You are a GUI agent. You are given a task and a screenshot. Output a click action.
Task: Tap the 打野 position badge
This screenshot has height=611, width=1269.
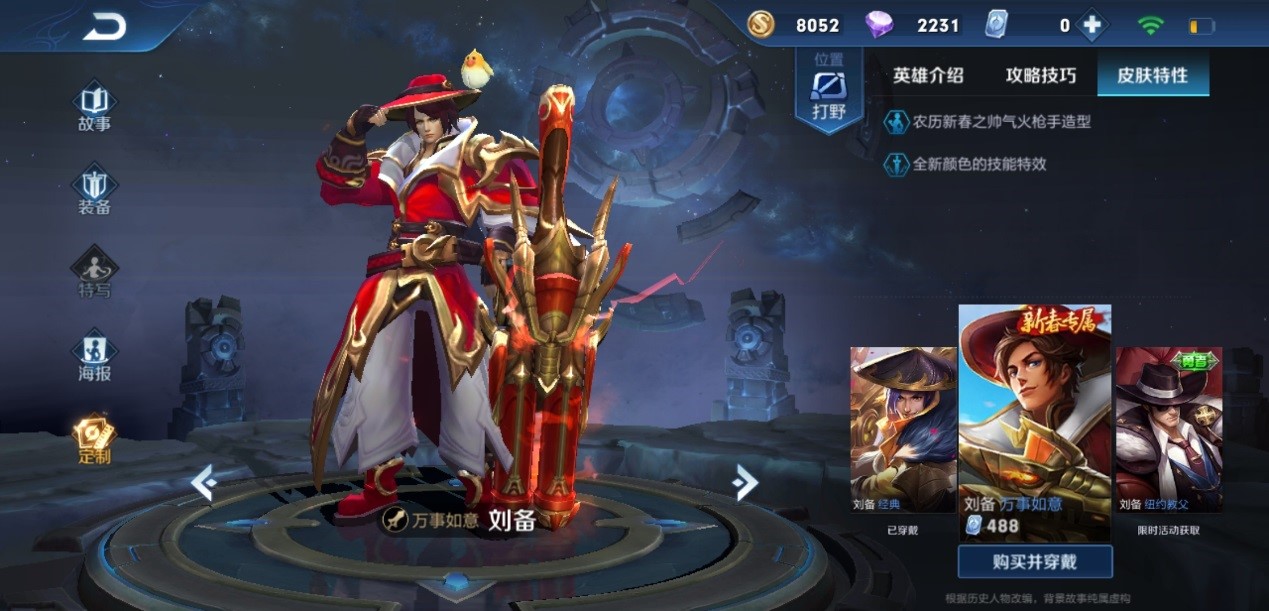tap(829, 90)
